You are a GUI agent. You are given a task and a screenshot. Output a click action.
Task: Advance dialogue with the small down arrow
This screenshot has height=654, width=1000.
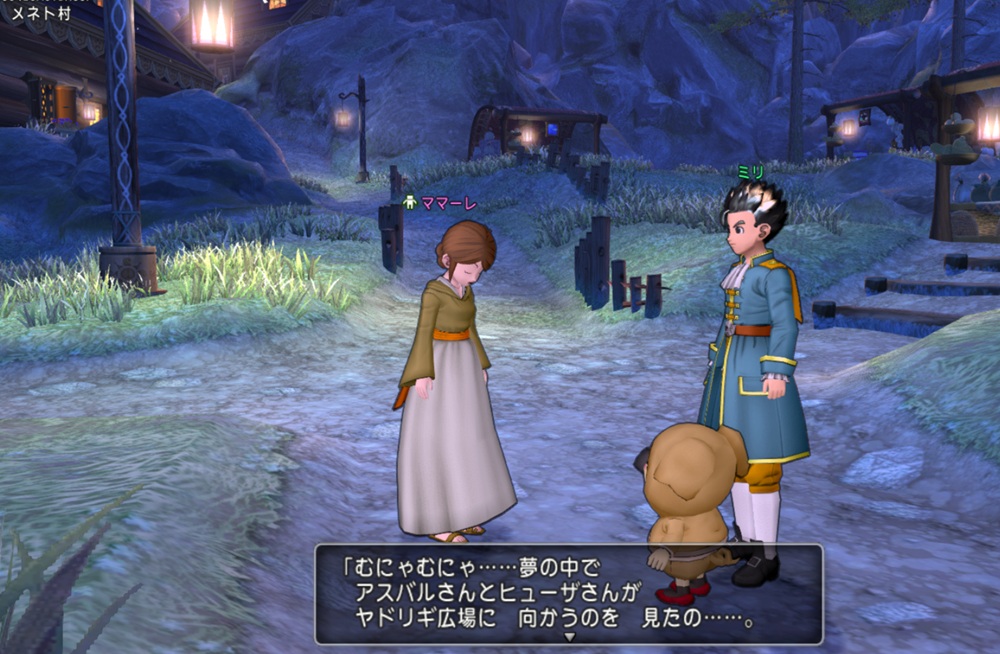click(569, 636)
